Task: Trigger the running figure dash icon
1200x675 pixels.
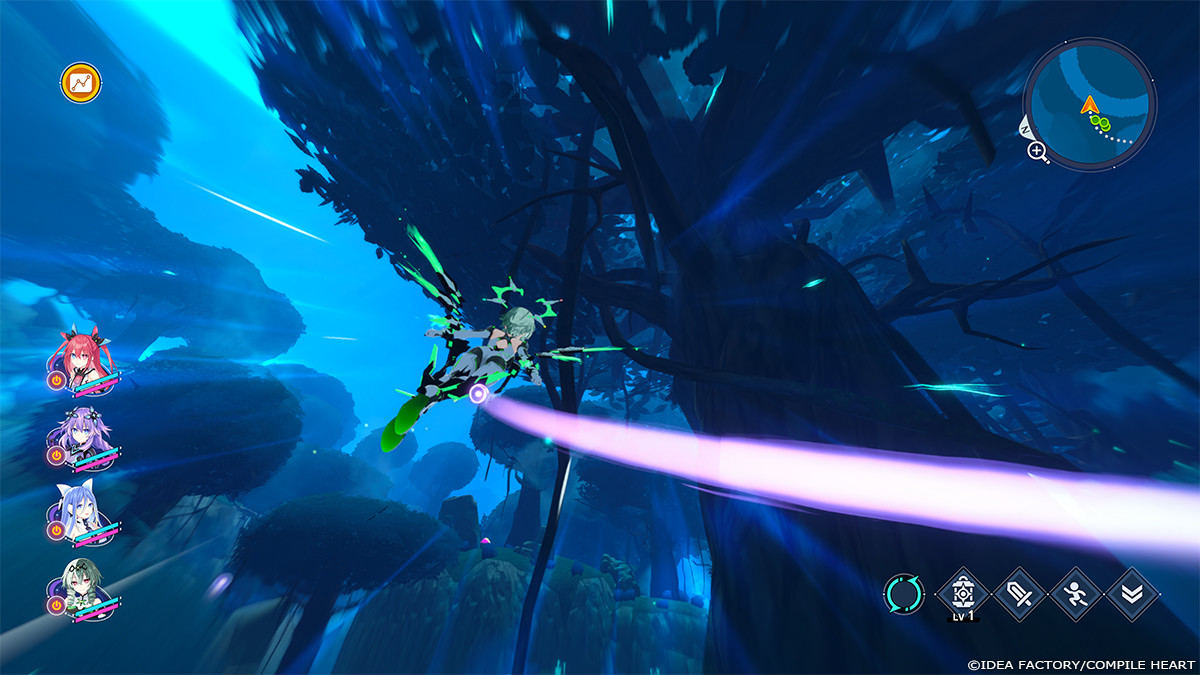Action: [x=1076, y=594]
